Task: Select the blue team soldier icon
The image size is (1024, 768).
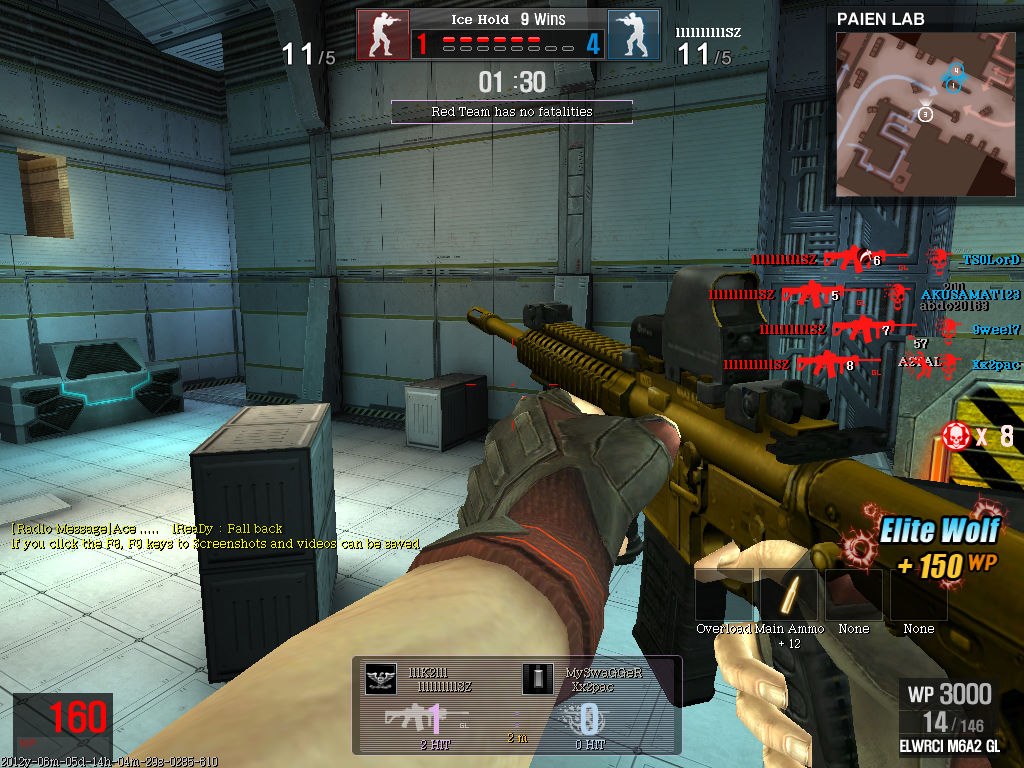Action: click(x=633, y=34)
